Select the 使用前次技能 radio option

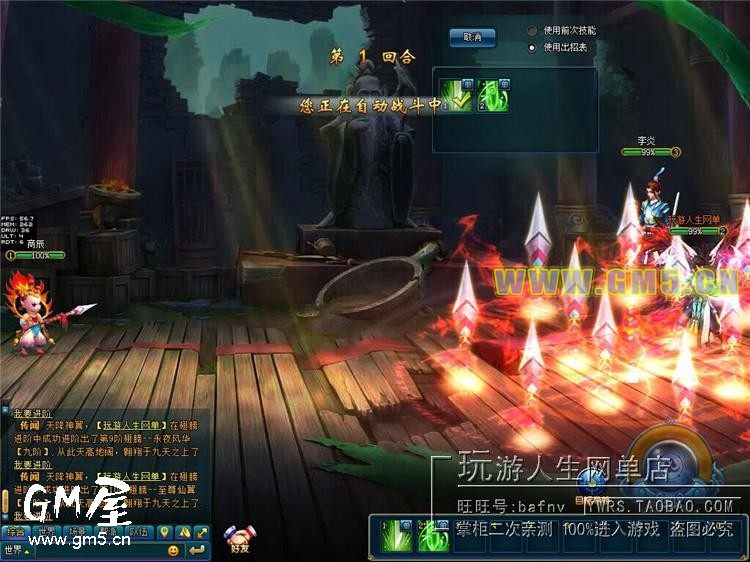[x=532, y=30]
